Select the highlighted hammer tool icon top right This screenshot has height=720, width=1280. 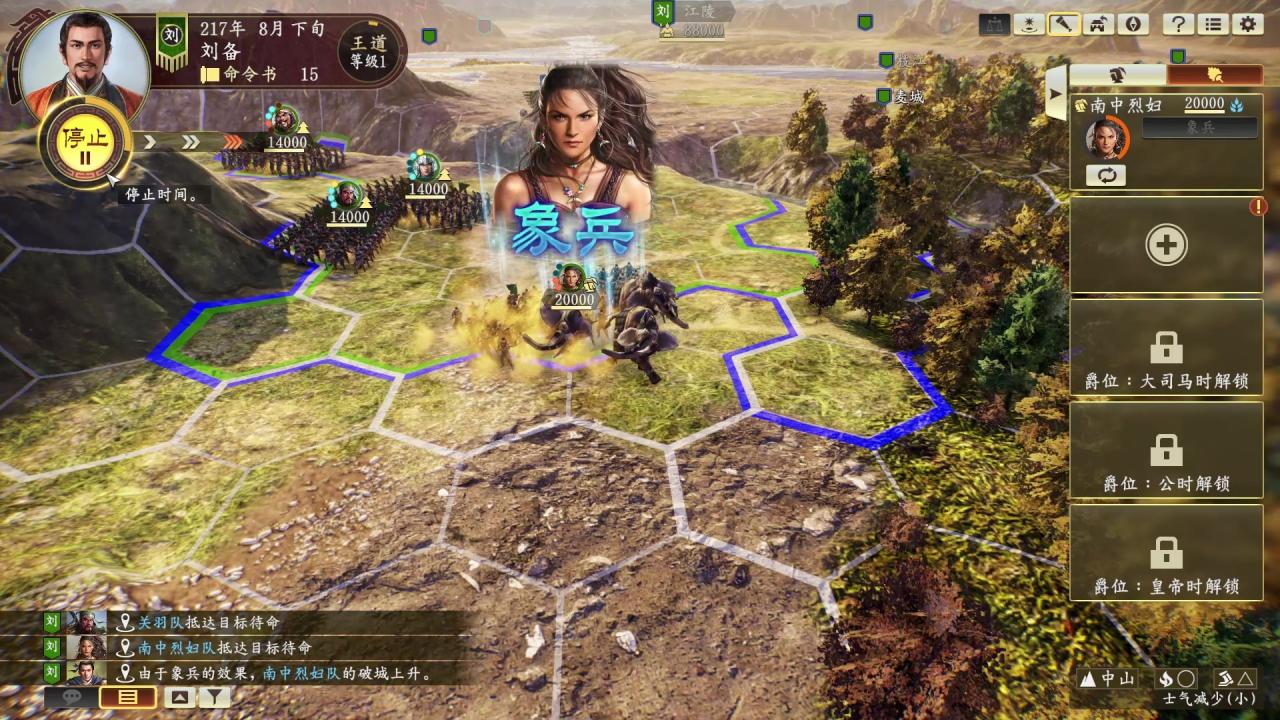pos(1064,22)
